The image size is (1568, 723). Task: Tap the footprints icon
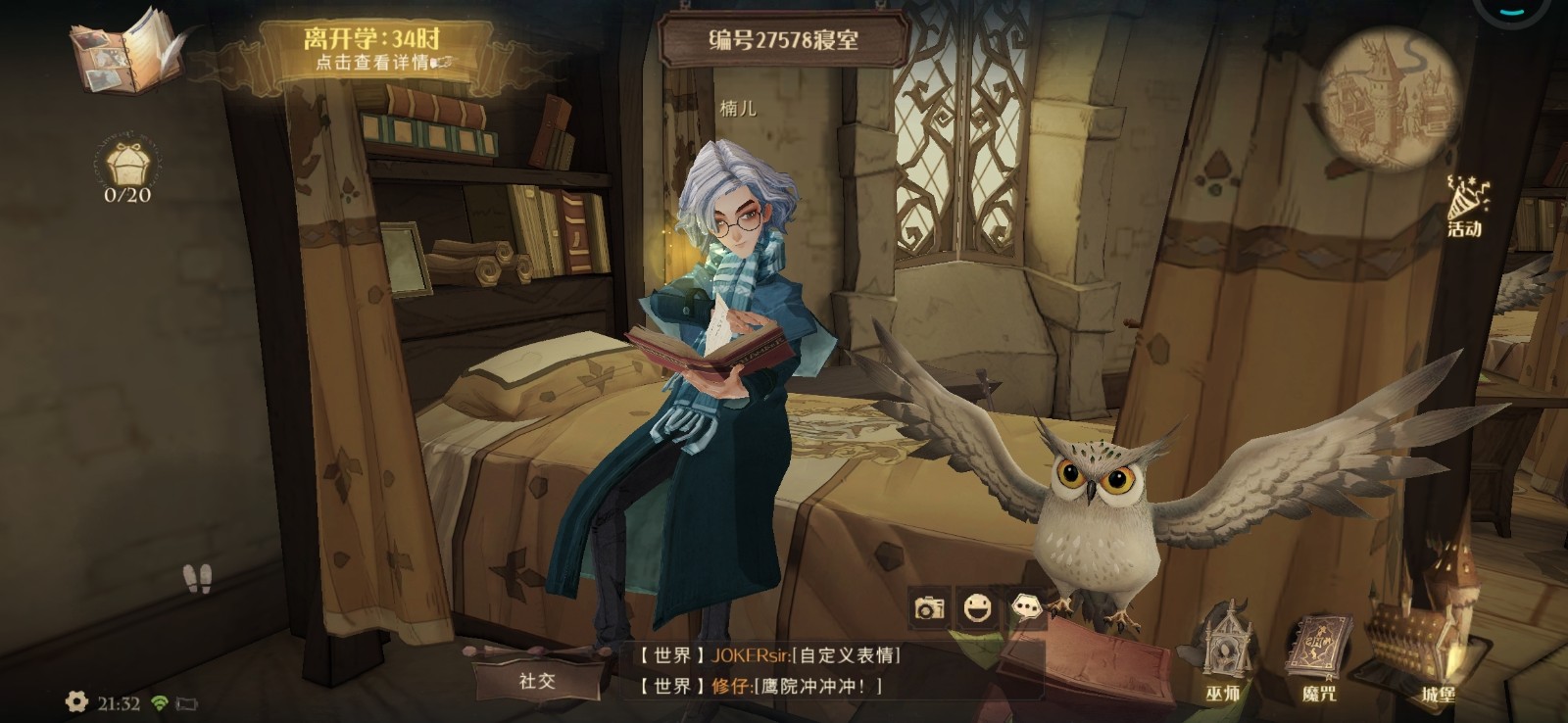pyautogui.click(x=197, y=579)
